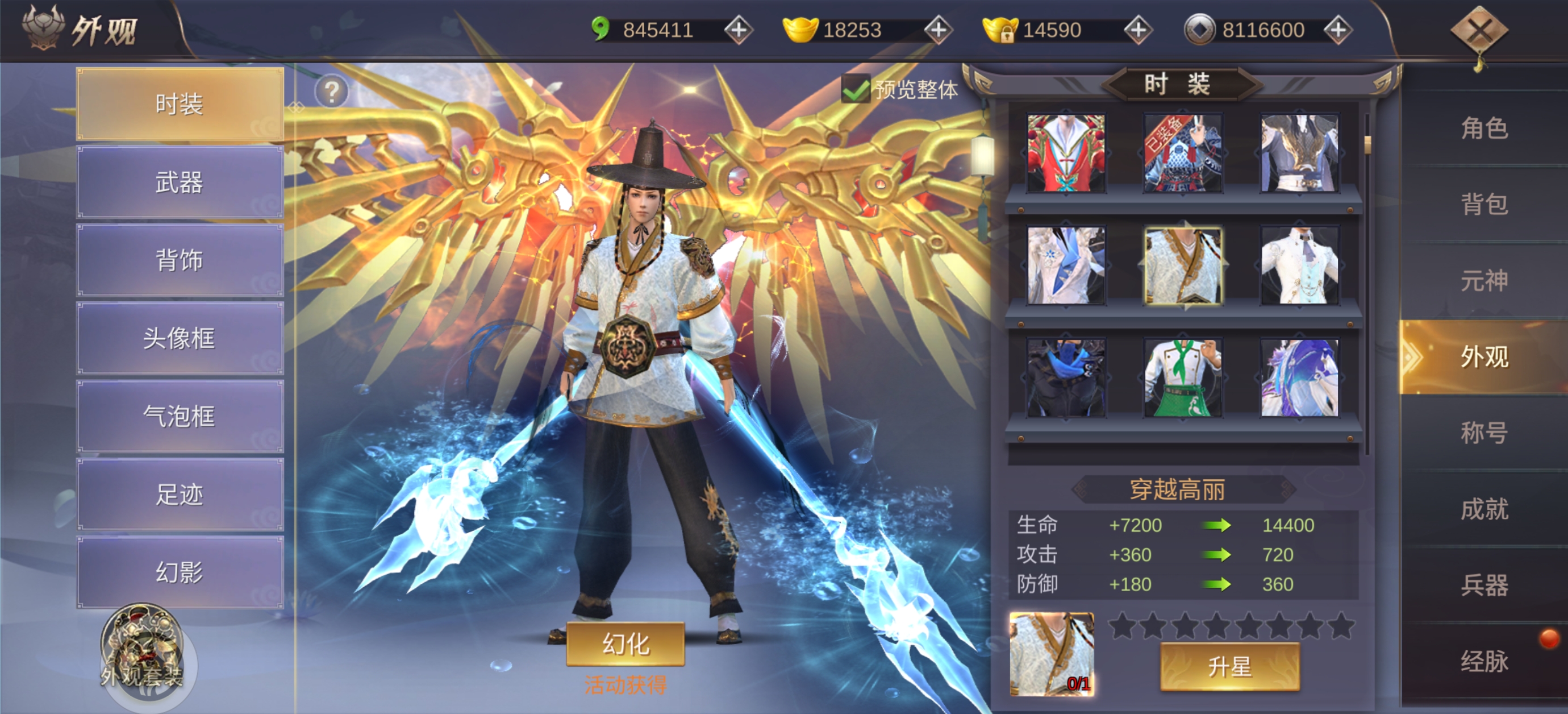Image resolution: width=1568 pixels, height=714 pixels.
Task: Open the 背包 bag menu
Action: tap(1484, 205)
